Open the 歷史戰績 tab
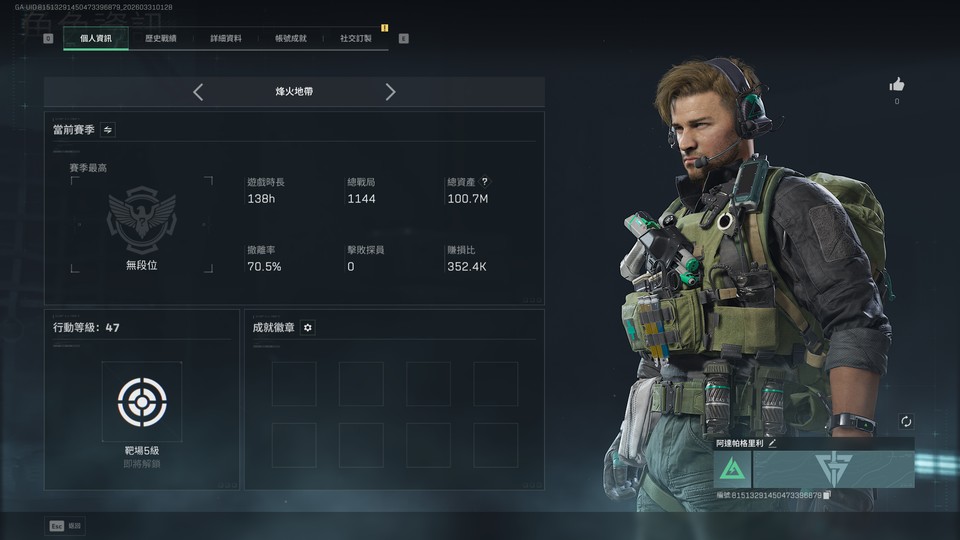The image size is (960, 540). click(160, 38)
